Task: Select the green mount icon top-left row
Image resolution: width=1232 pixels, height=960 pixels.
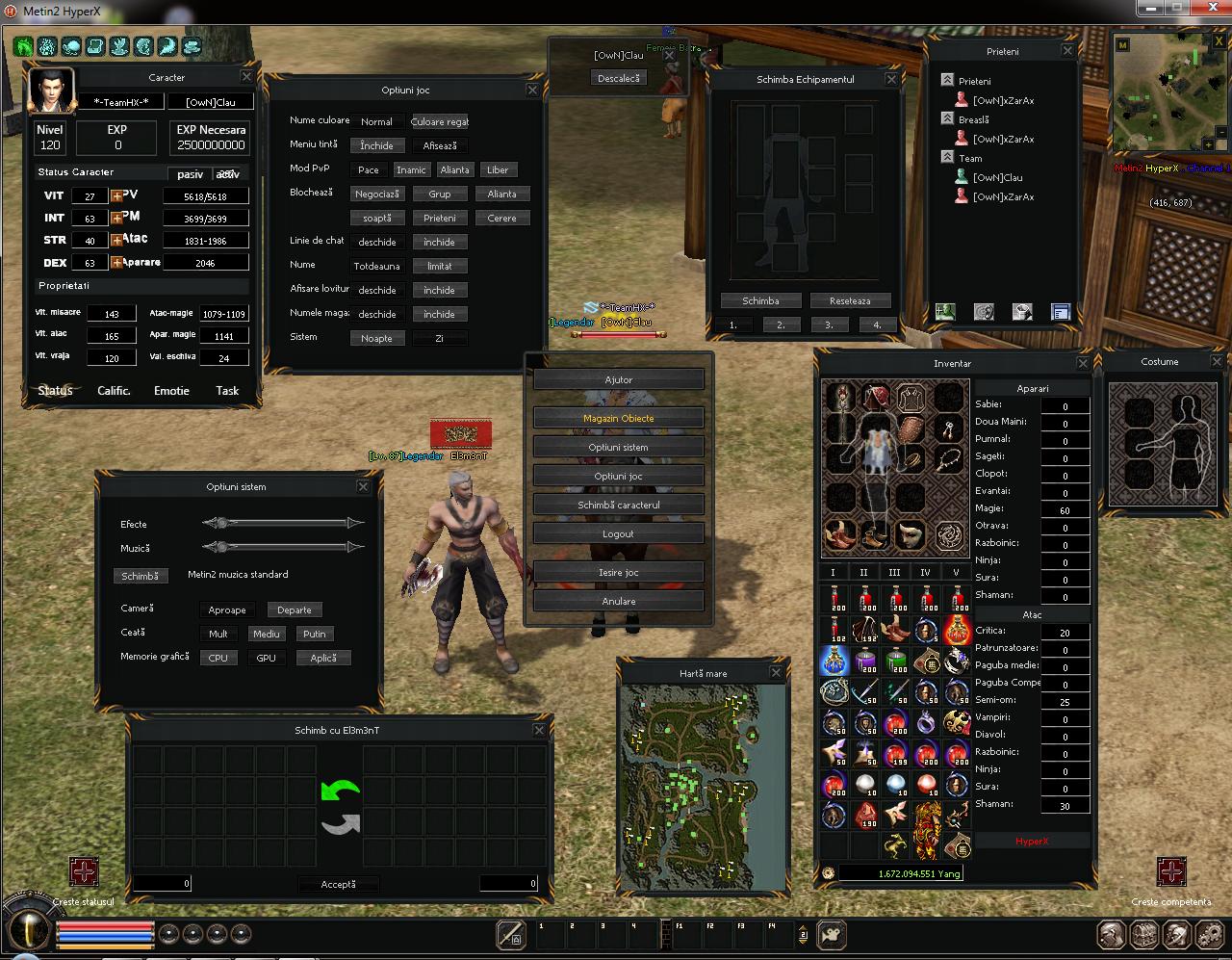Action: point(22,46)
